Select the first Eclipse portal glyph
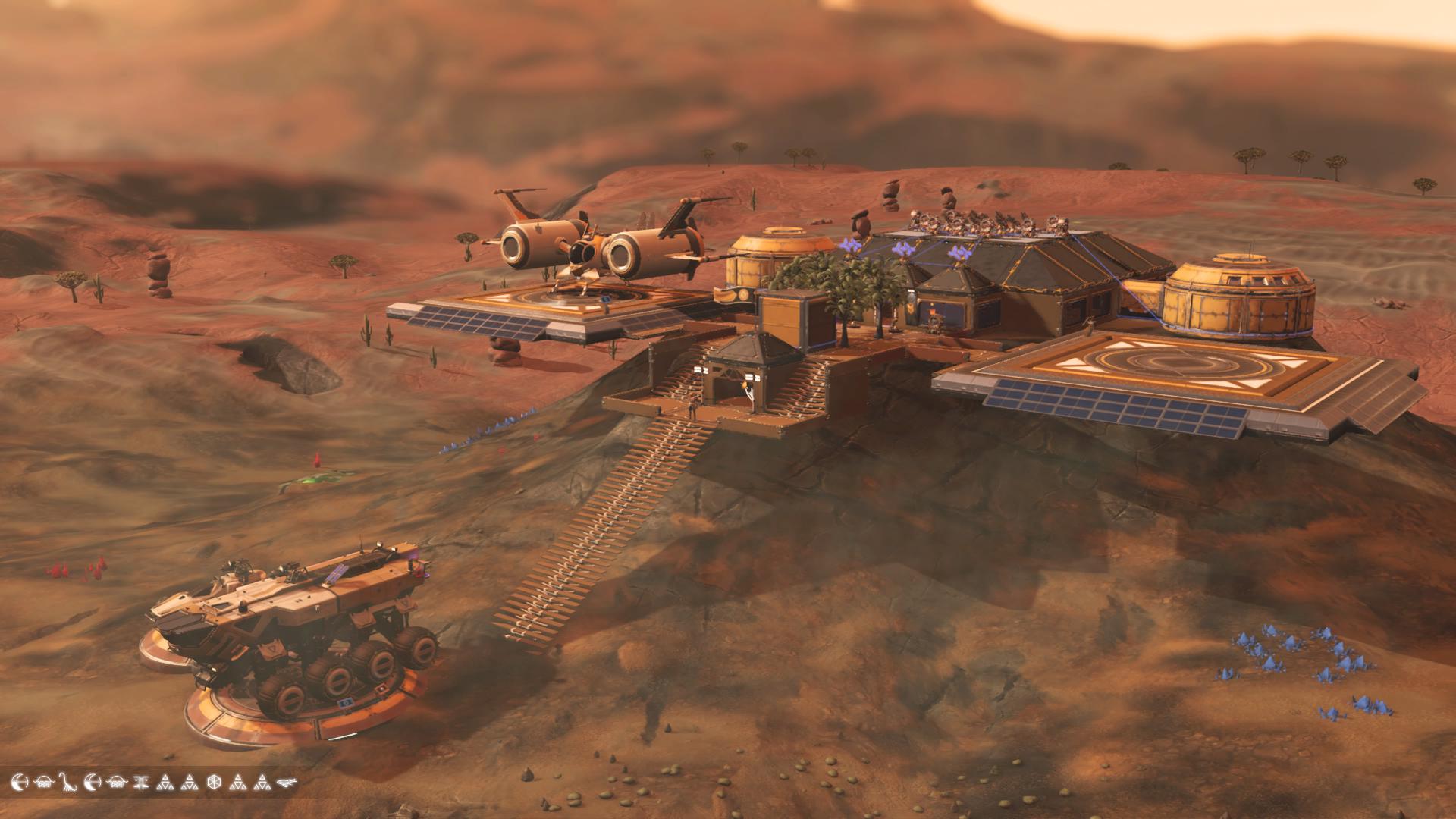This screenshot has width=1456, height=819. point(20,783)
